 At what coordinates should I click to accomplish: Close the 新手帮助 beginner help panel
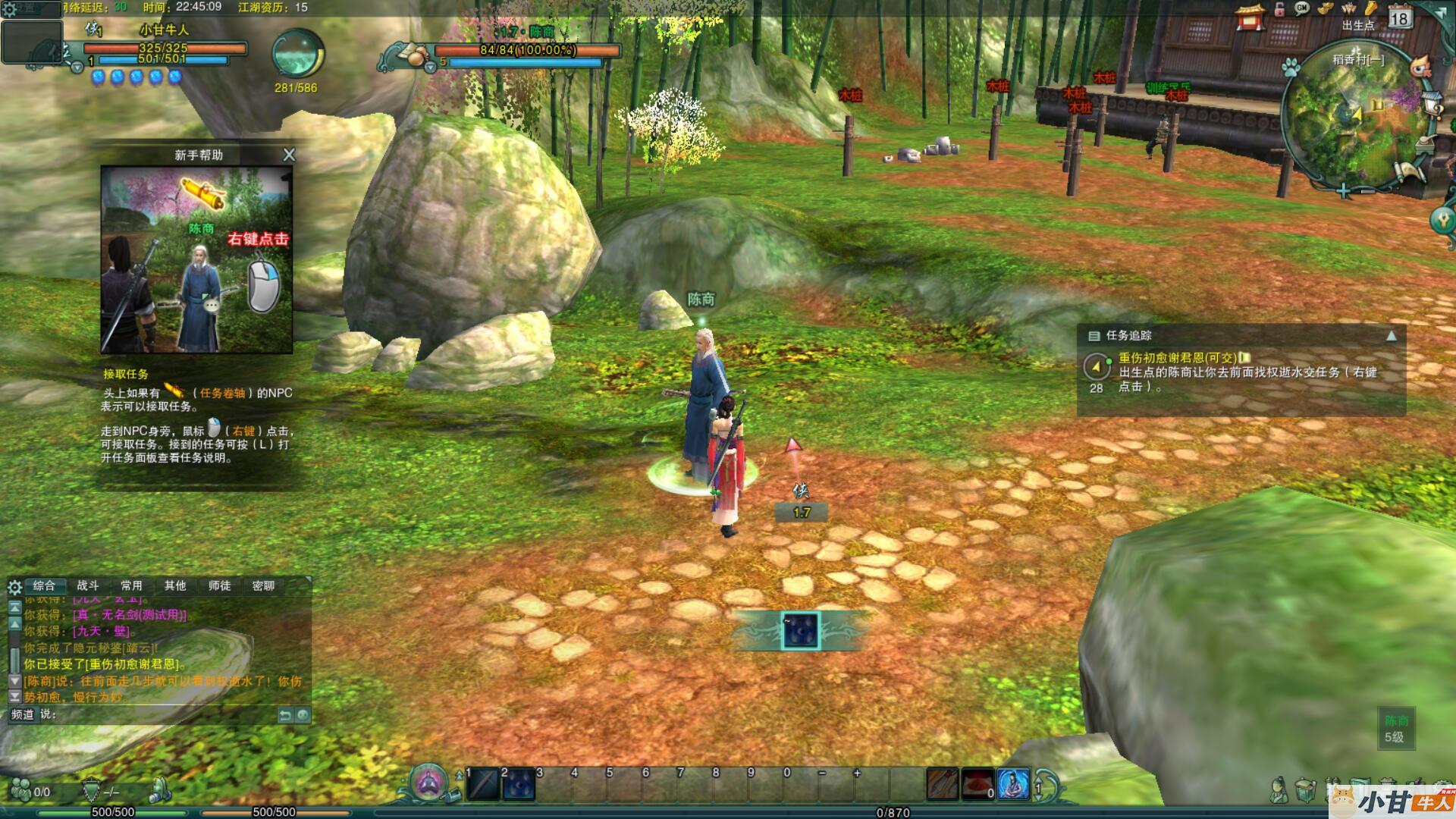coord(289,155)
